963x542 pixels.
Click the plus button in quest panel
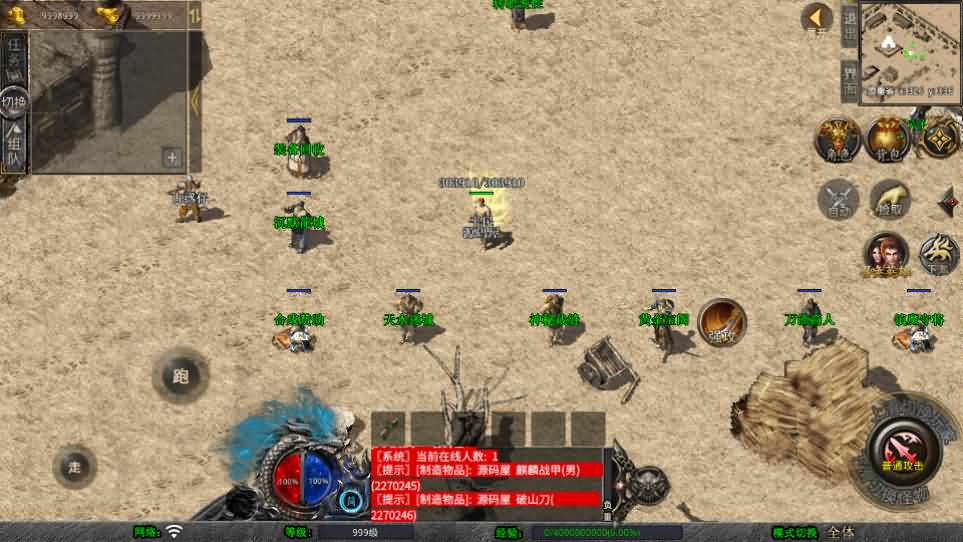point(172,157)
